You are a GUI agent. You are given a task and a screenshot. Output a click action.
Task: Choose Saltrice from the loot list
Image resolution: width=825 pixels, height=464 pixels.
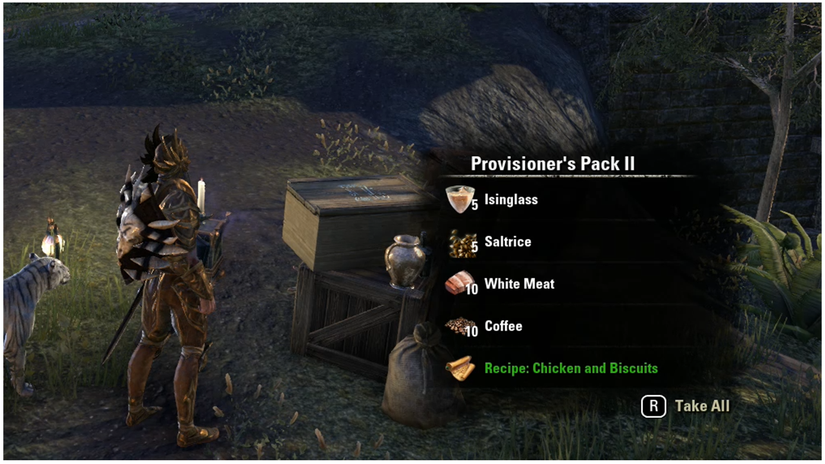click(x=507, y=243)
